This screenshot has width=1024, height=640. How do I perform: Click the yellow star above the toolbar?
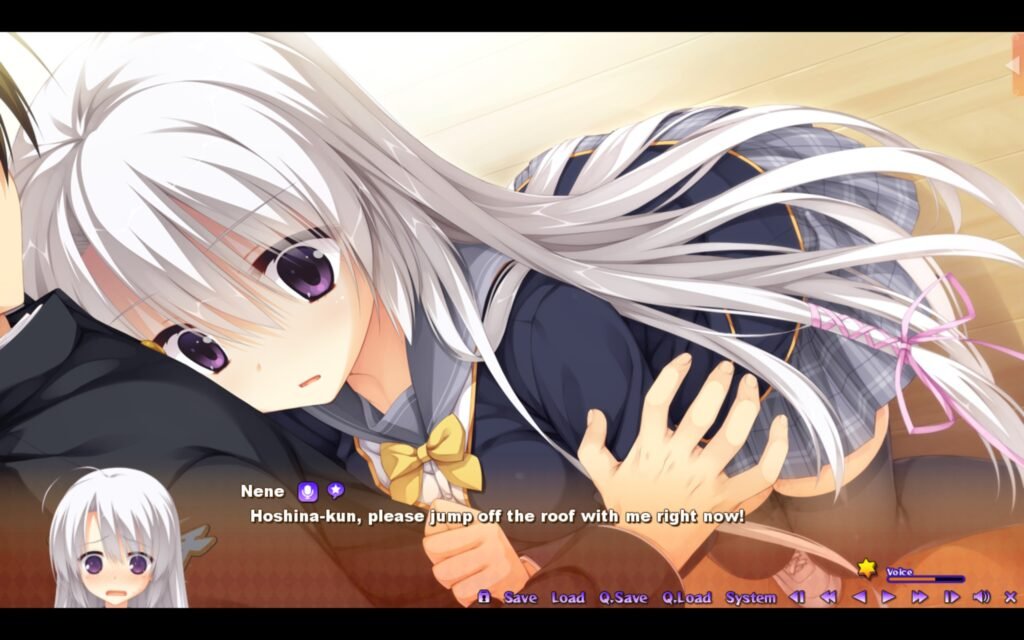866,568
